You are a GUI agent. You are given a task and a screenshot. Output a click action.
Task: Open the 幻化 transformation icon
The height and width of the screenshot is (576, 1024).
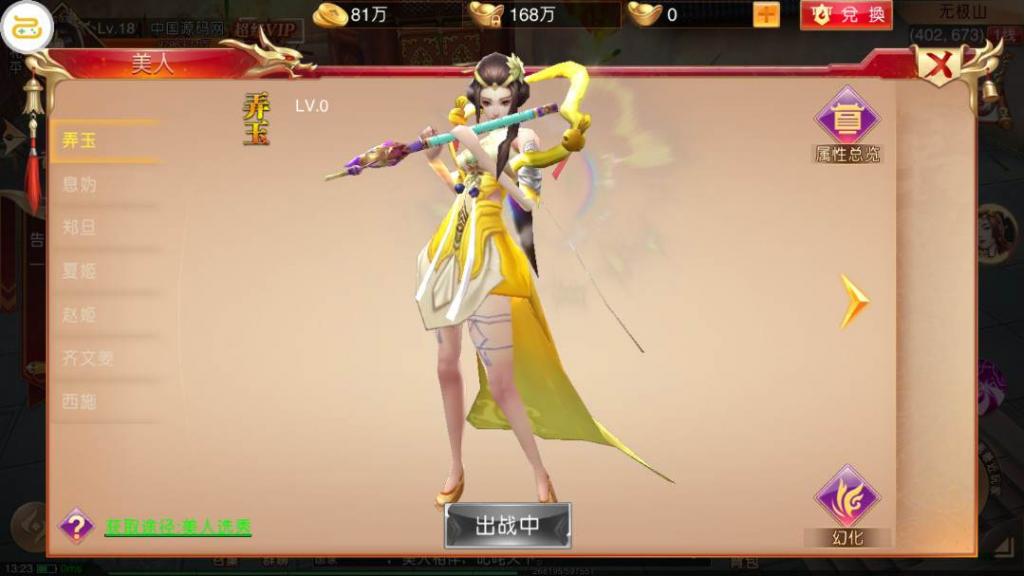click(x=847, y=500)
